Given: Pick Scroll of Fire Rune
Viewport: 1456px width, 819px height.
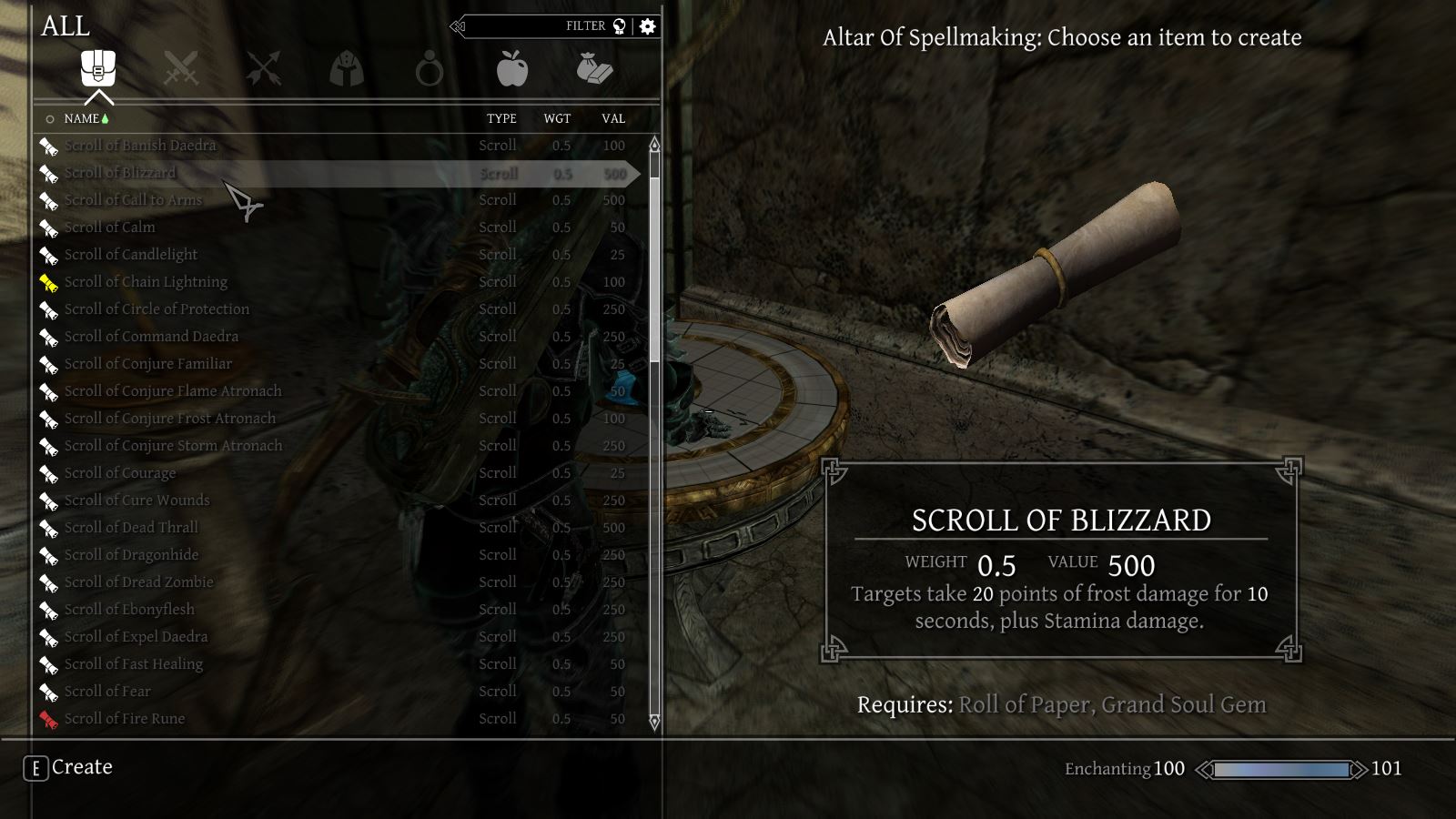Looking at the screenshot, I should click(125, 719).
